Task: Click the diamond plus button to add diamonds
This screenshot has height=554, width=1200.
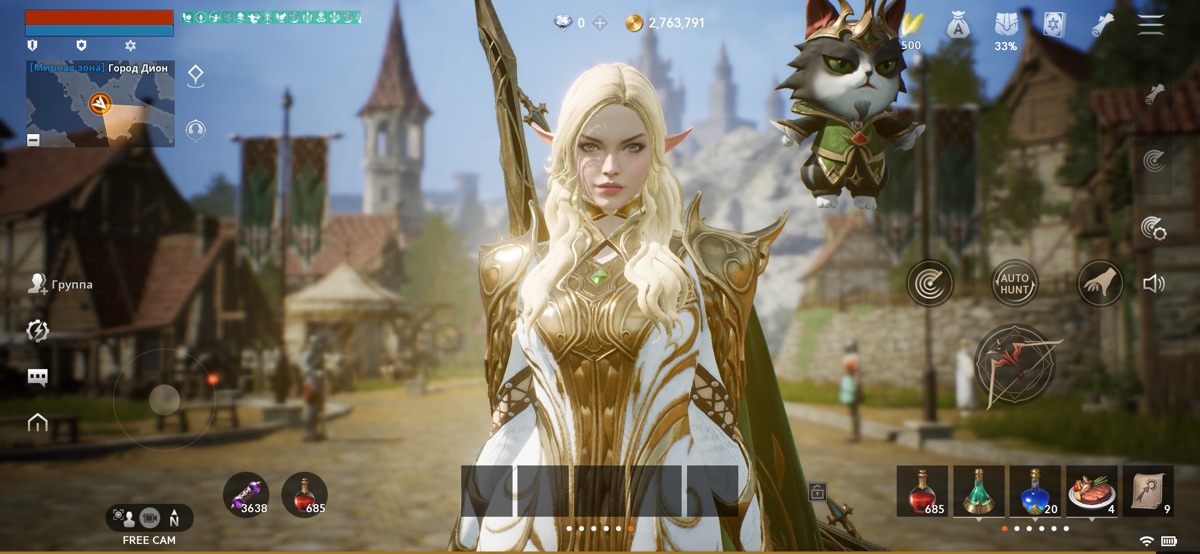Action: pyautogui.click(x=600, y=22)
